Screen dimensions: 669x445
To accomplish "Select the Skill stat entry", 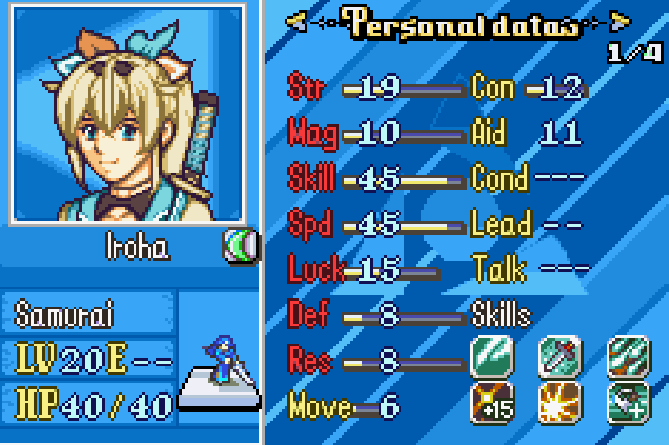I will pos(312,178).
